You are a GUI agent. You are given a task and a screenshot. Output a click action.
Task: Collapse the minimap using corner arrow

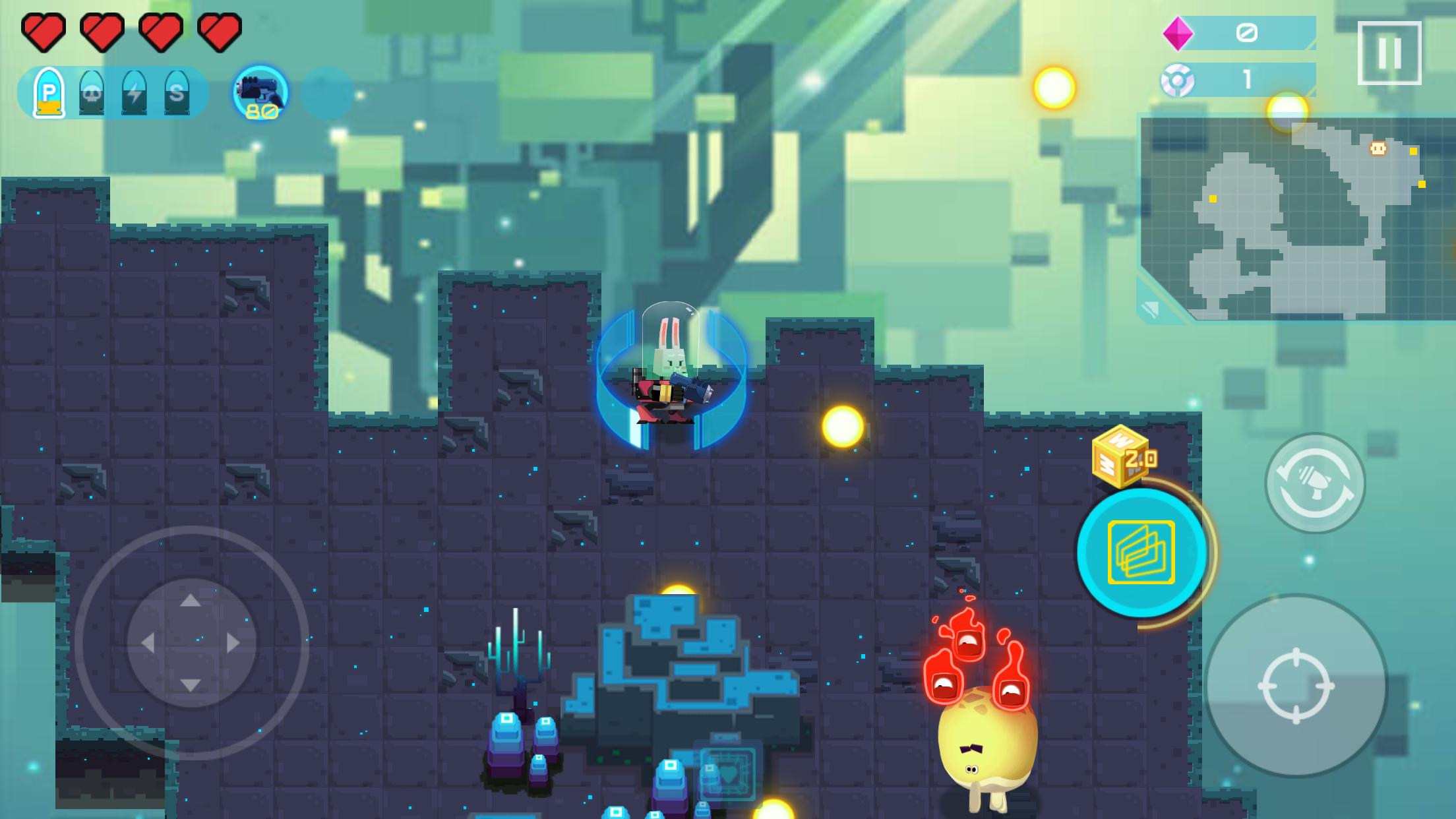point(1152,309)
